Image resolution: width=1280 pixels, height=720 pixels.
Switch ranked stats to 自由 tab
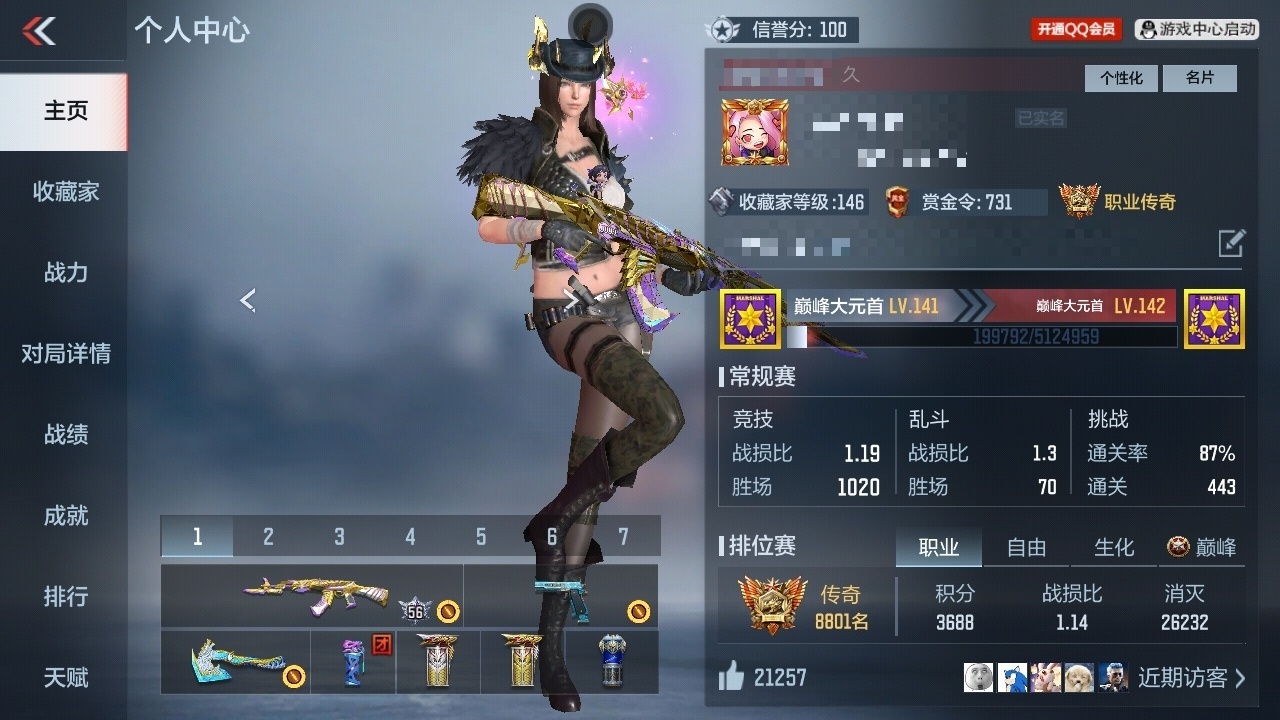[x=1026, y=547]
